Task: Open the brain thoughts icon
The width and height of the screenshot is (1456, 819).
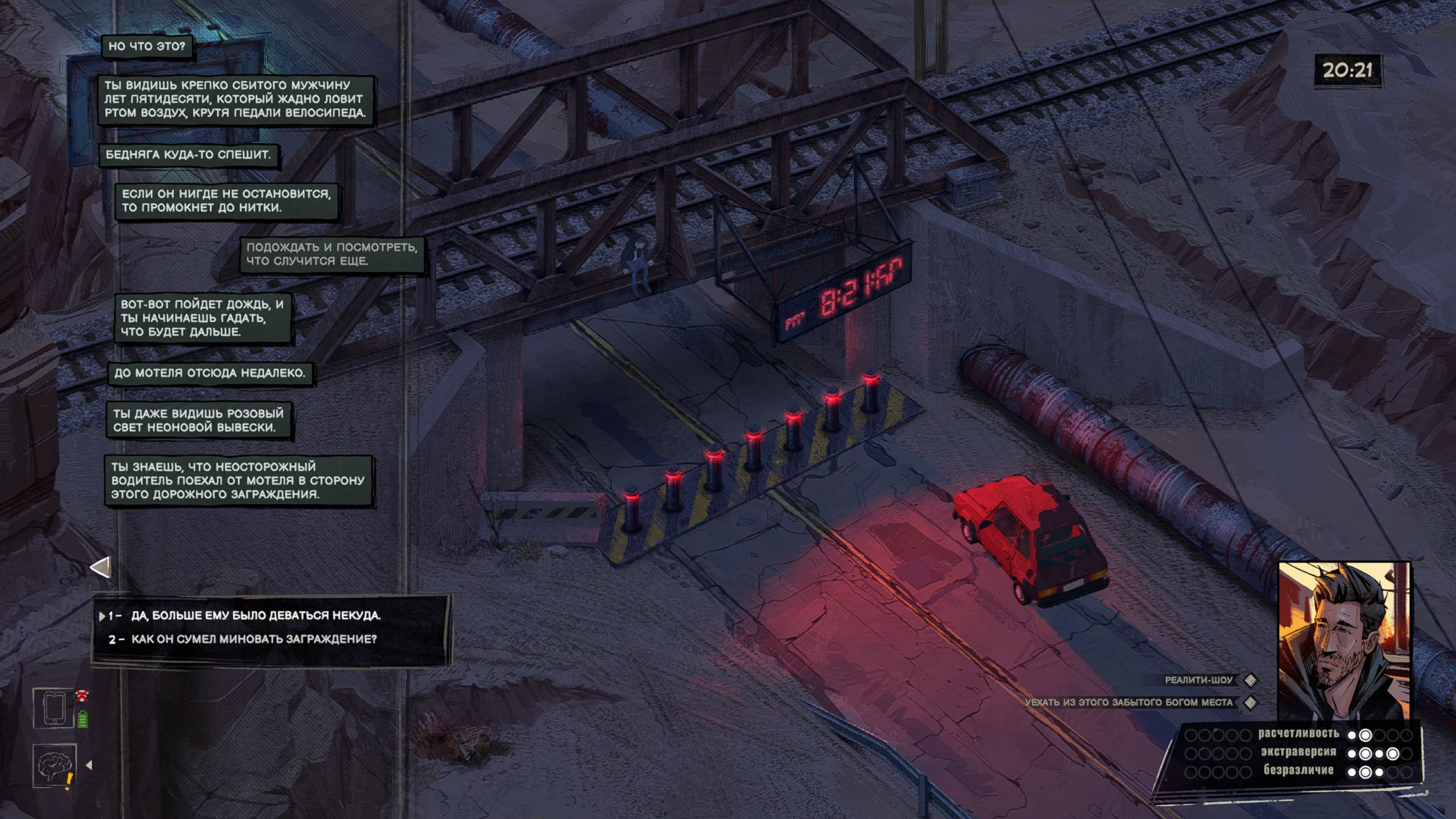Action: click(x=53, y=766)
